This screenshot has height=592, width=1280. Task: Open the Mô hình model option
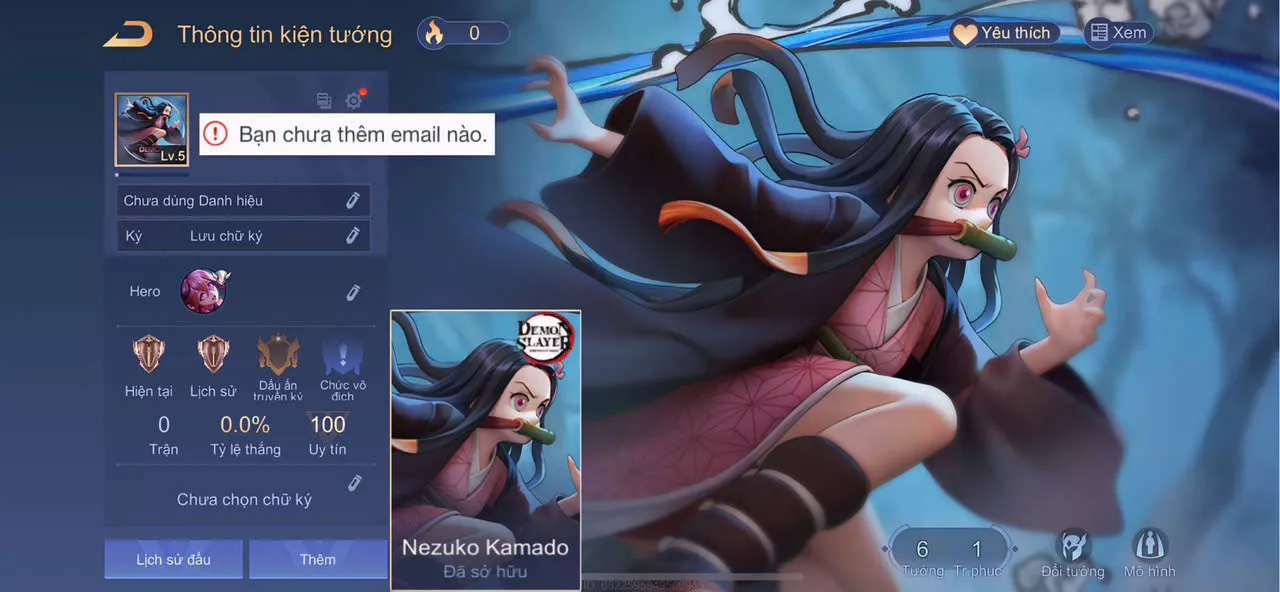1149,553
